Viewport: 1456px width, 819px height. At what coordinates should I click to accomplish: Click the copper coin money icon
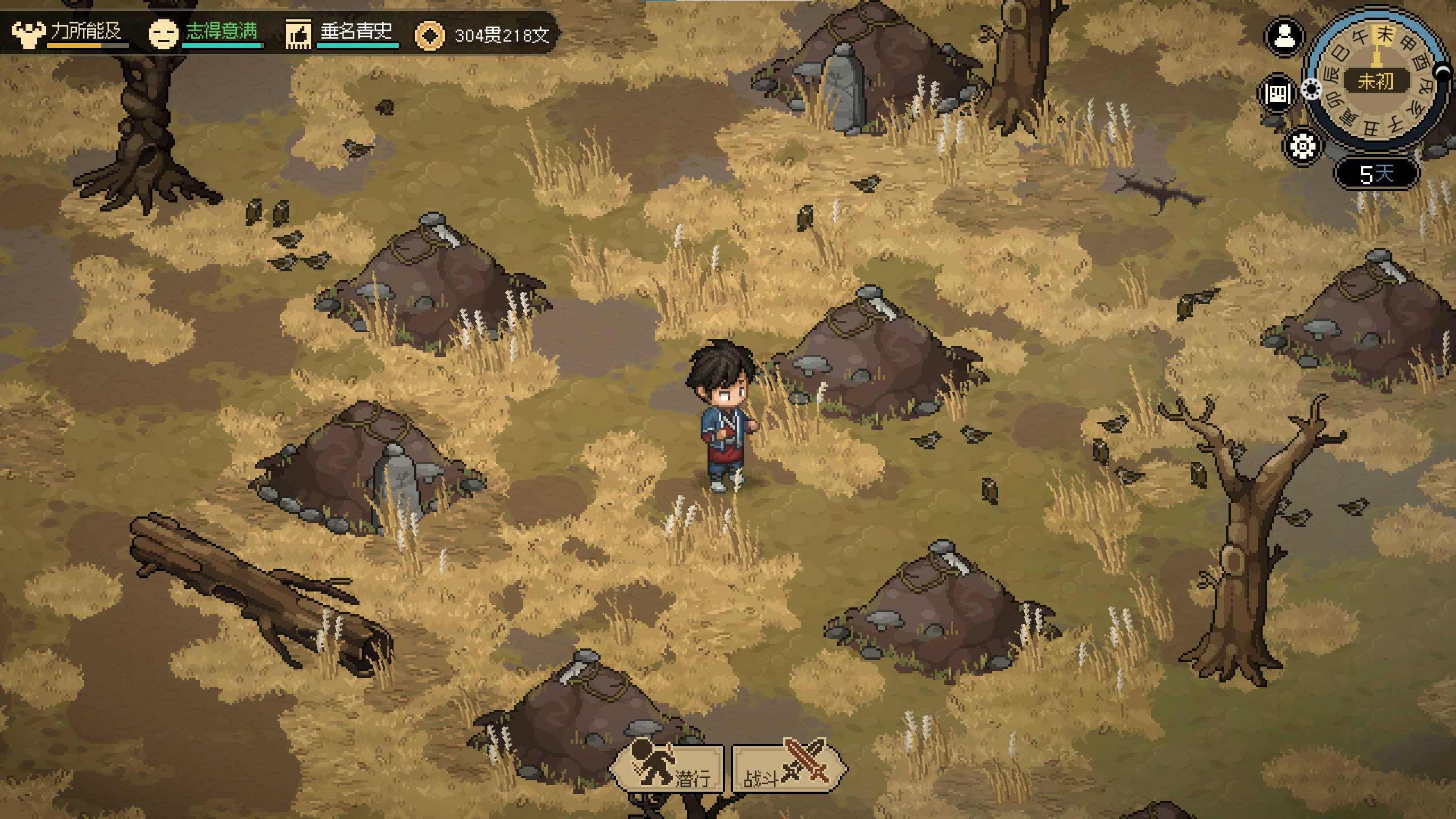pyautogui.click(x=430, y=35)
